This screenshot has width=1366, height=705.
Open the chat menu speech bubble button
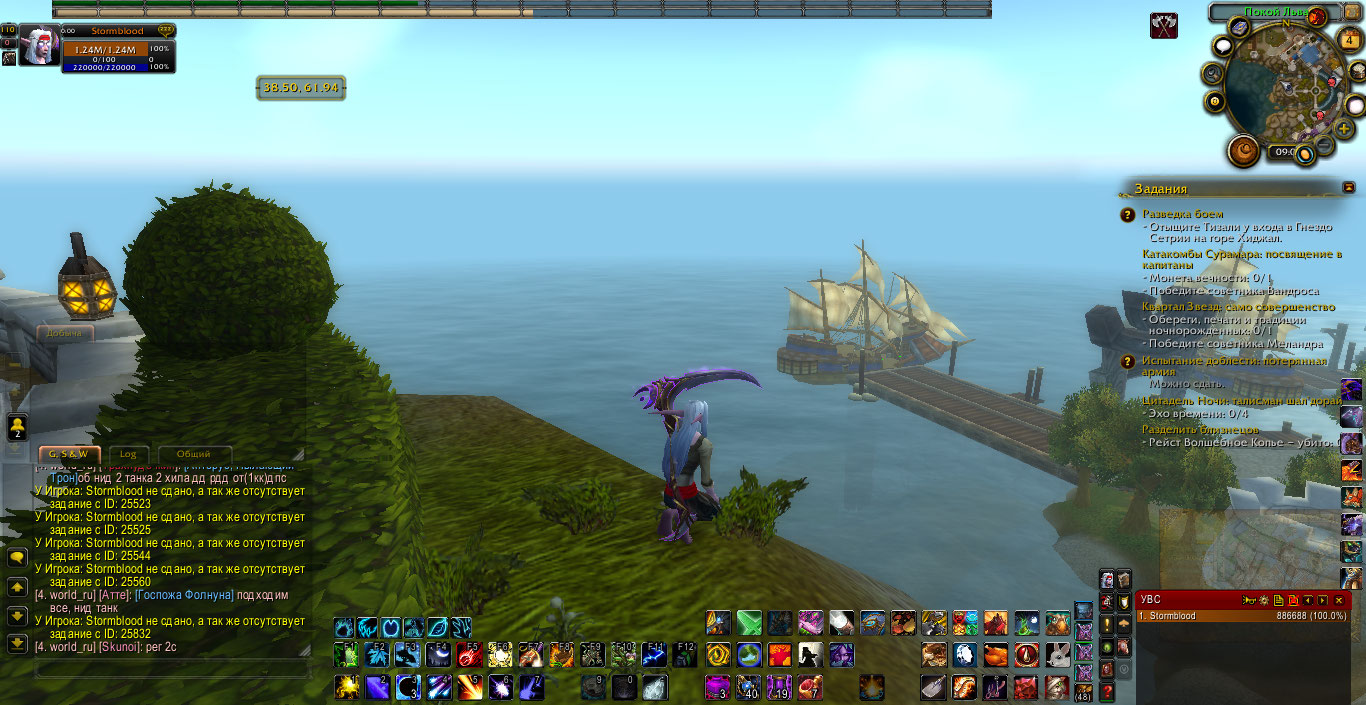17,558
